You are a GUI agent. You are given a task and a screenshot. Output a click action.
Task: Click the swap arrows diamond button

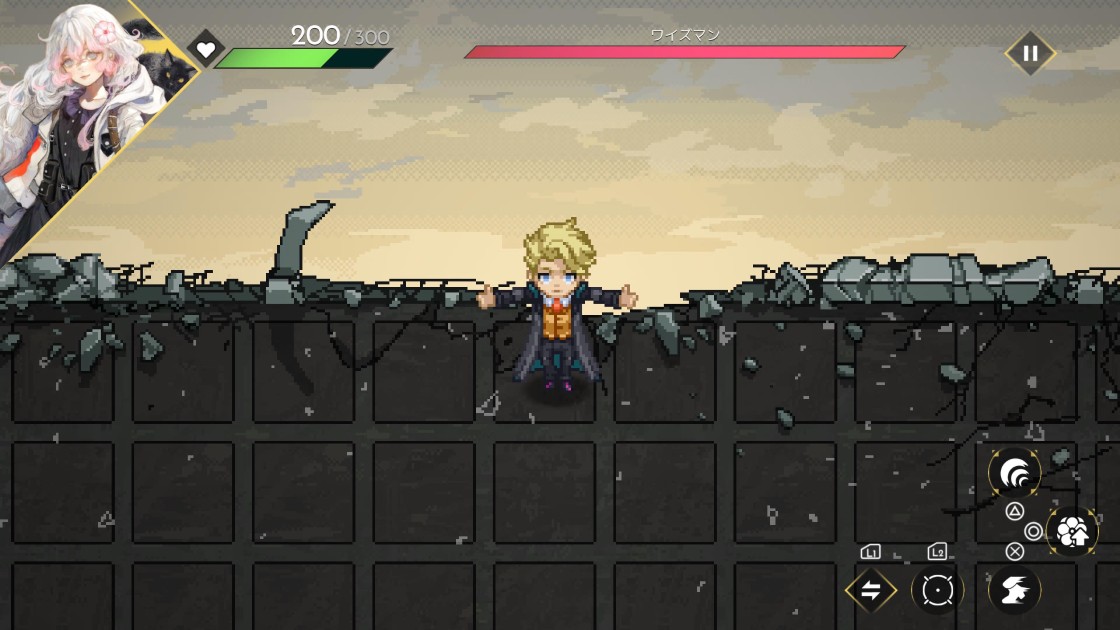tap(870, 590)
